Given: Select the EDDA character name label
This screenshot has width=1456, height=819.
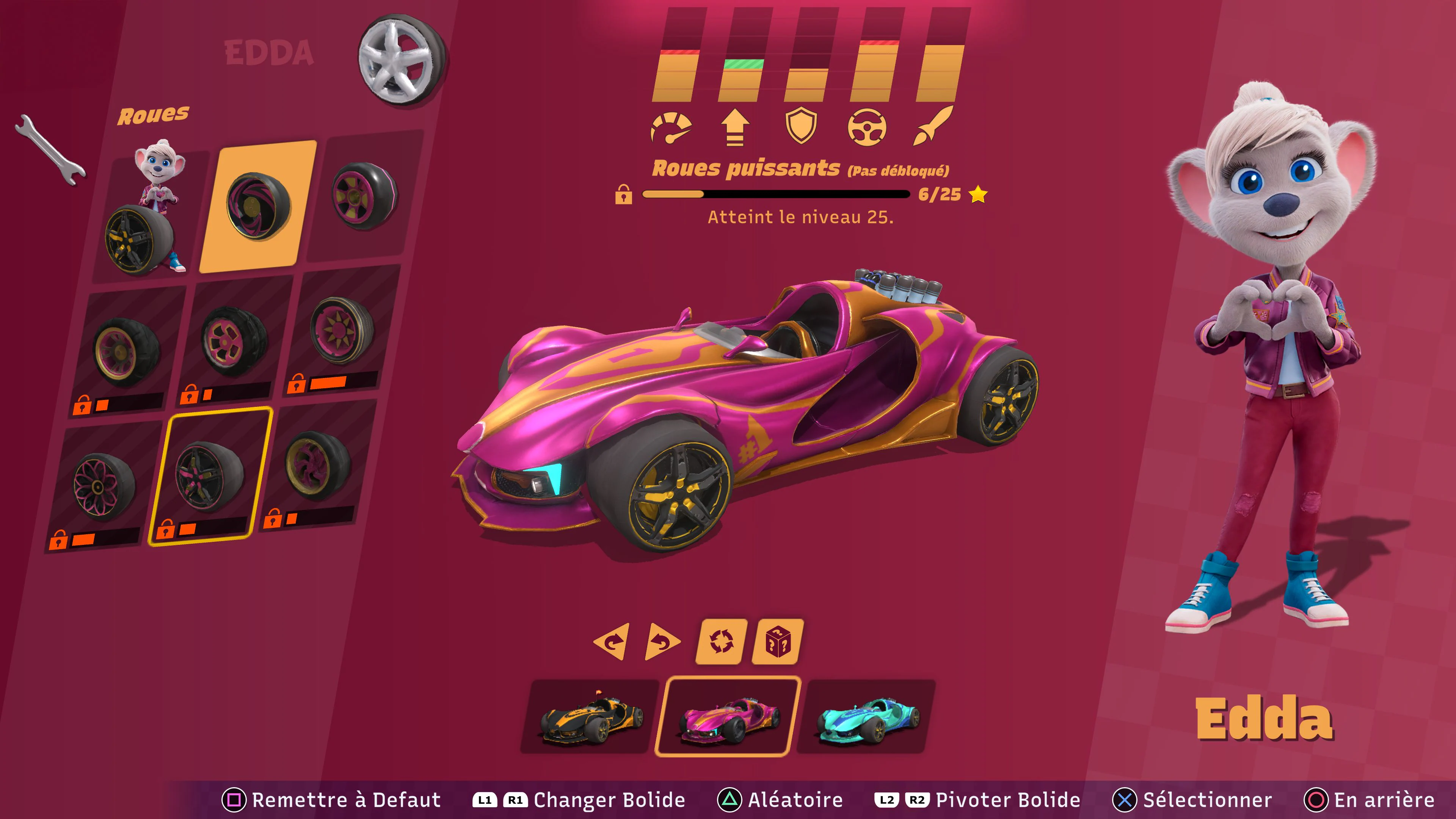Looking at the screenshot, I should pyautogui.click(x=268, y=52).
